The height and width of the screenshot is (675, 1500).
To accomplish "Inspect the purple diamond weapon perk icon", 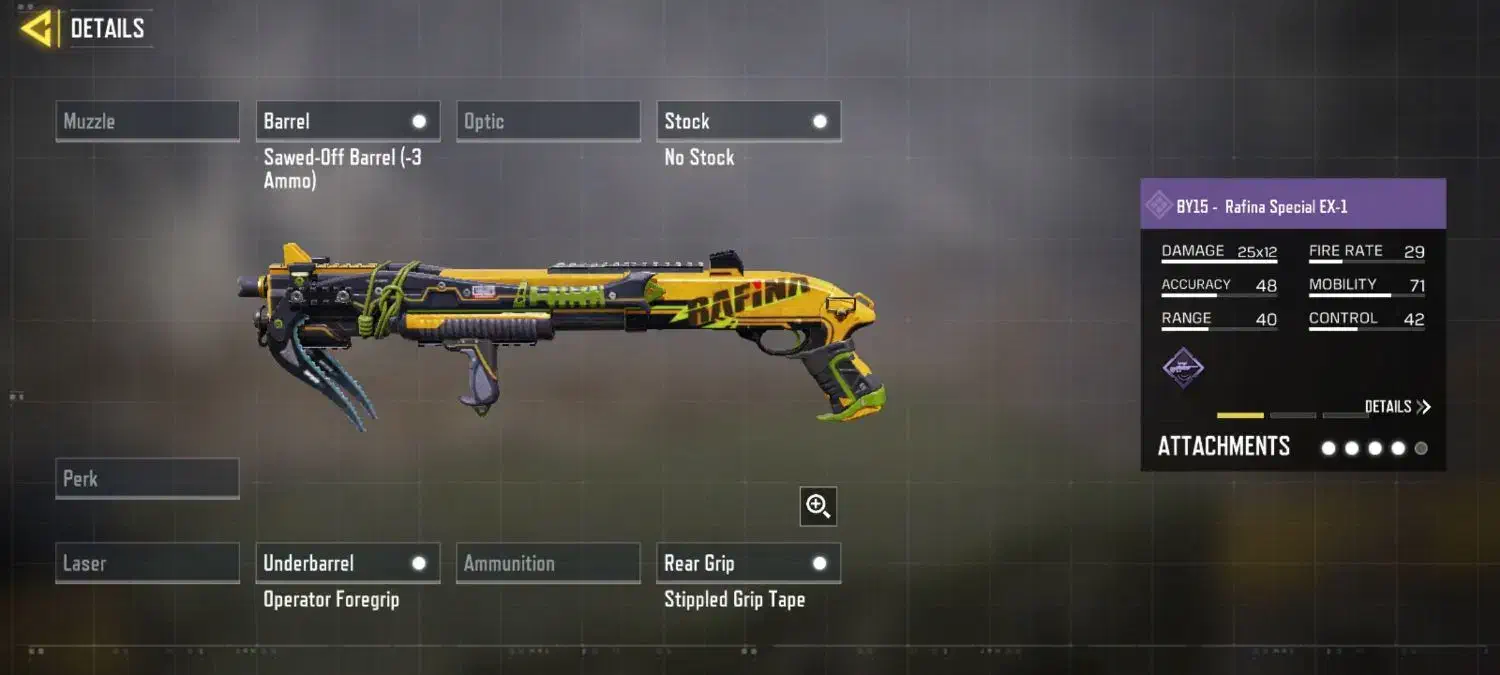I will 1183,368.
